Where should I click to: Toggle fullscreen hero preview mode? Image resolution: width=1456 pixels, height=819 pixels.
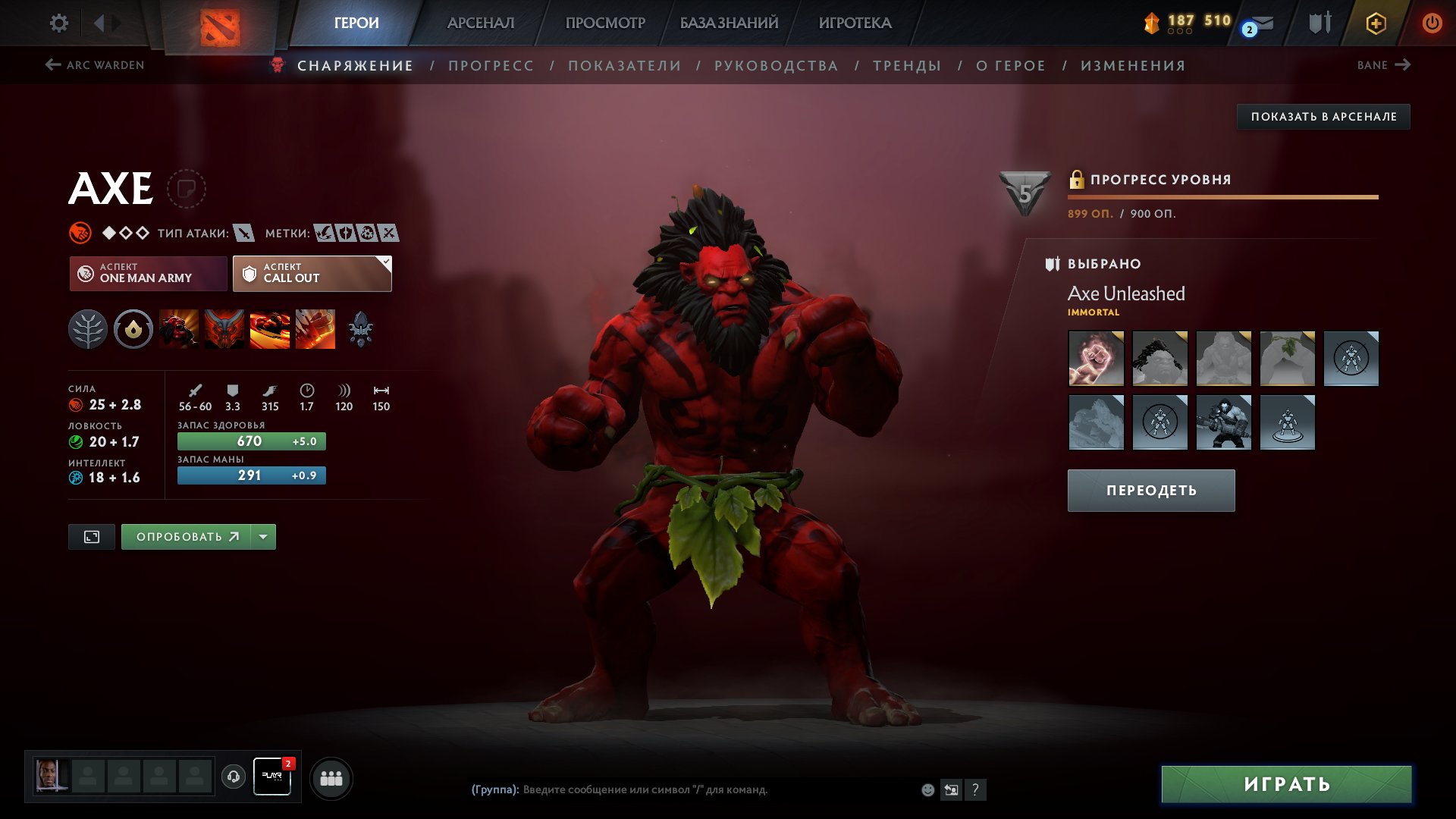click(x=91, y=536)
